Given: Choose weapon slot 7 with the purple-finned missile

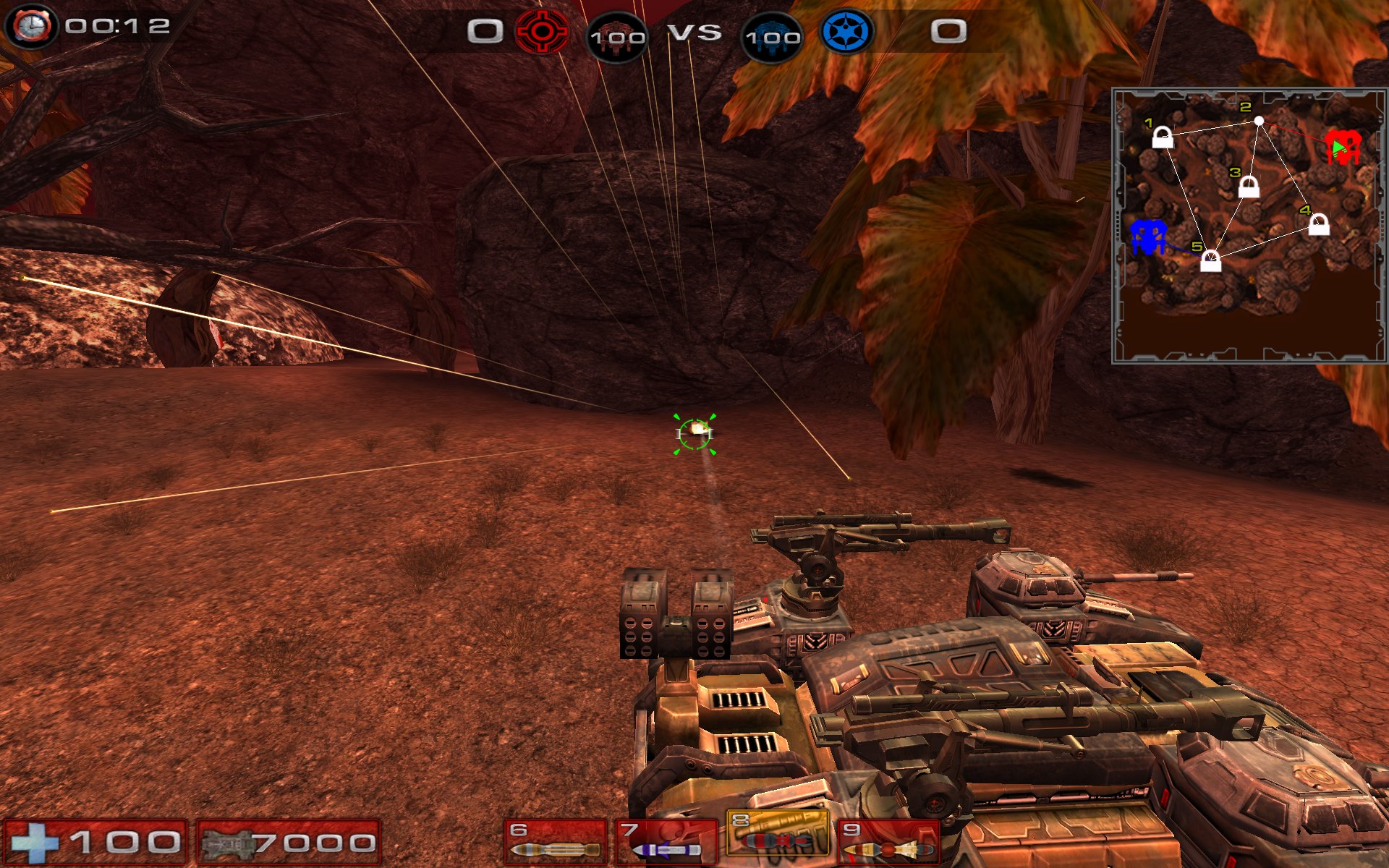Looking at the screenshot, I should pos(666,843).
